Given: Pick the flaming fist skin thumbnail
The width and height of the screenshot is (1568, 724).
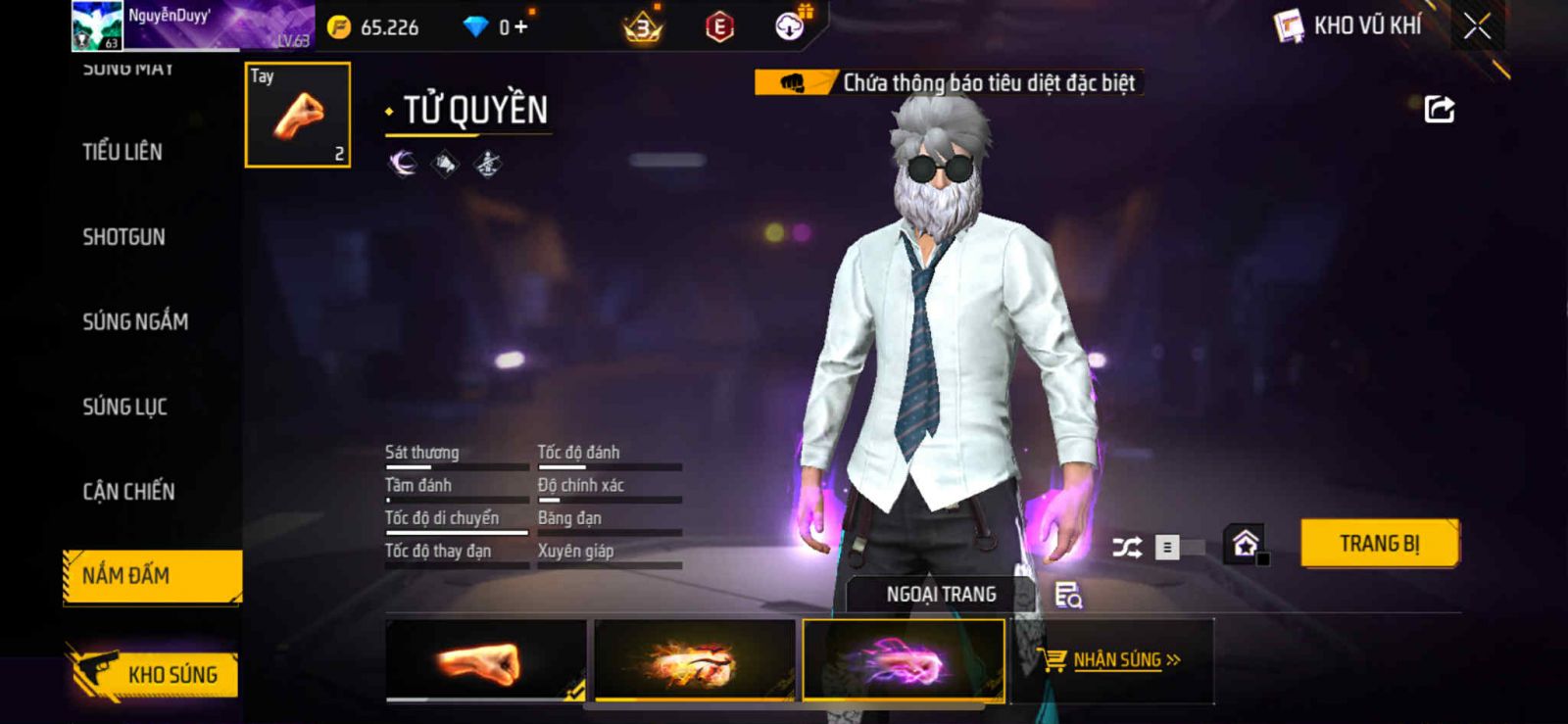Looking at the screenshot, I should tap(694, 660).
